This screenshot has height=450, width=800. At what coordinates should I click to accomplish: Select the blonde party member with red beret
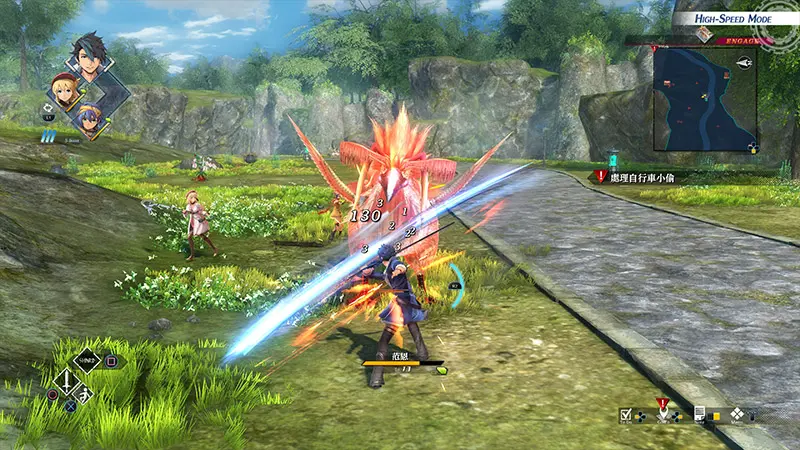pos(65,92)
